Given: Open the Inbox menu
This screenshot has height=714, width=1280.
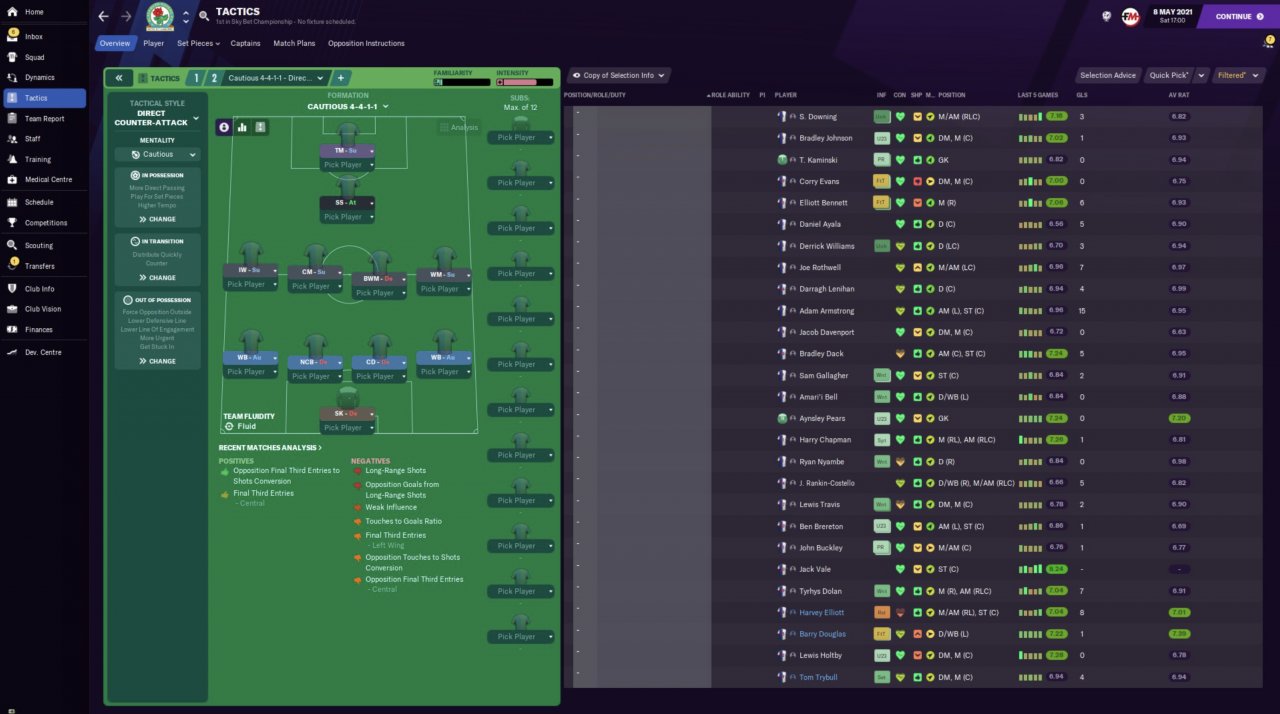Looking at the screenshot, I should tap(34, 37).
